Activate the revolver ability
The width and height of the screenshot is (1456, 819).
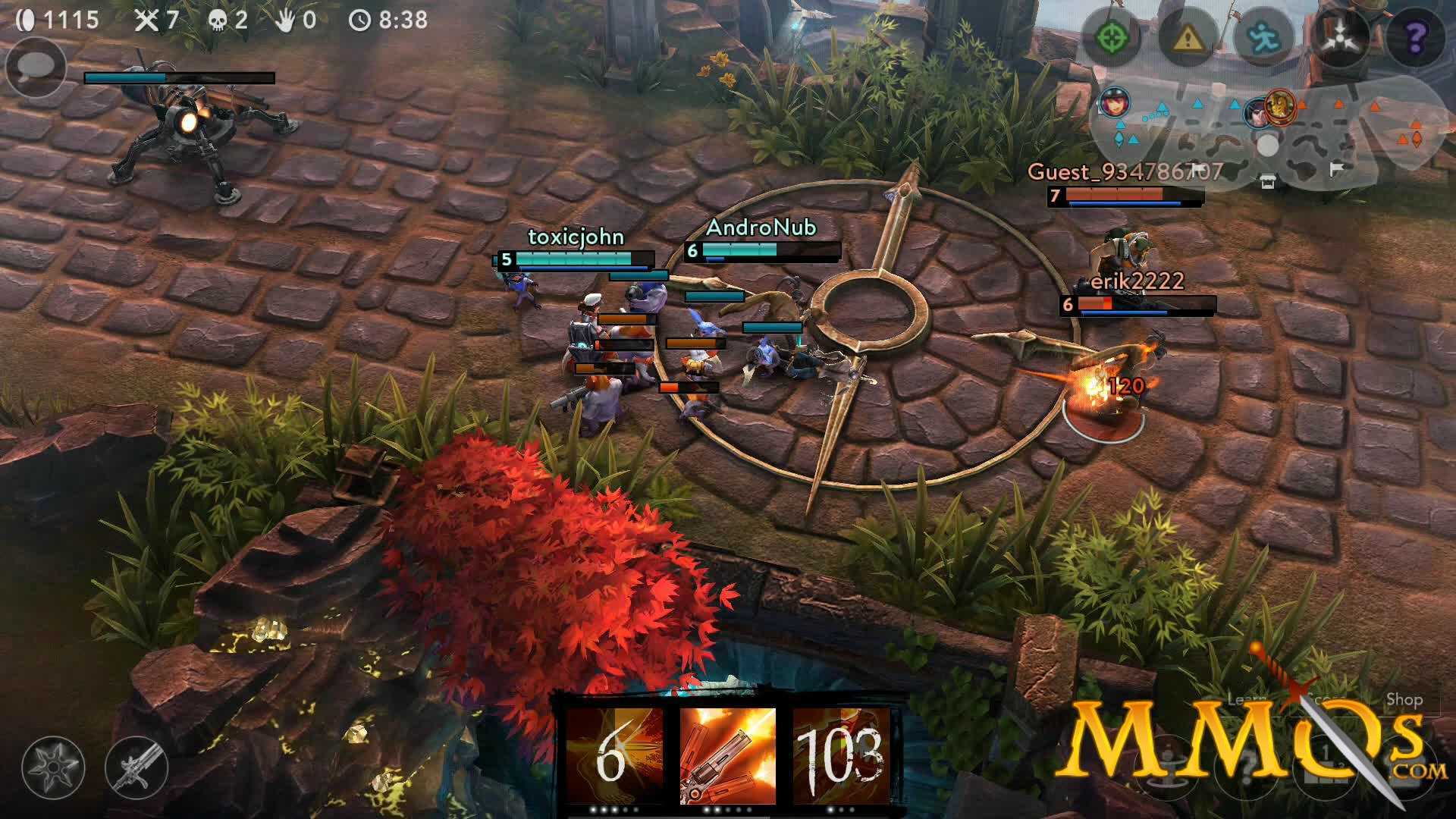point(728,755)
